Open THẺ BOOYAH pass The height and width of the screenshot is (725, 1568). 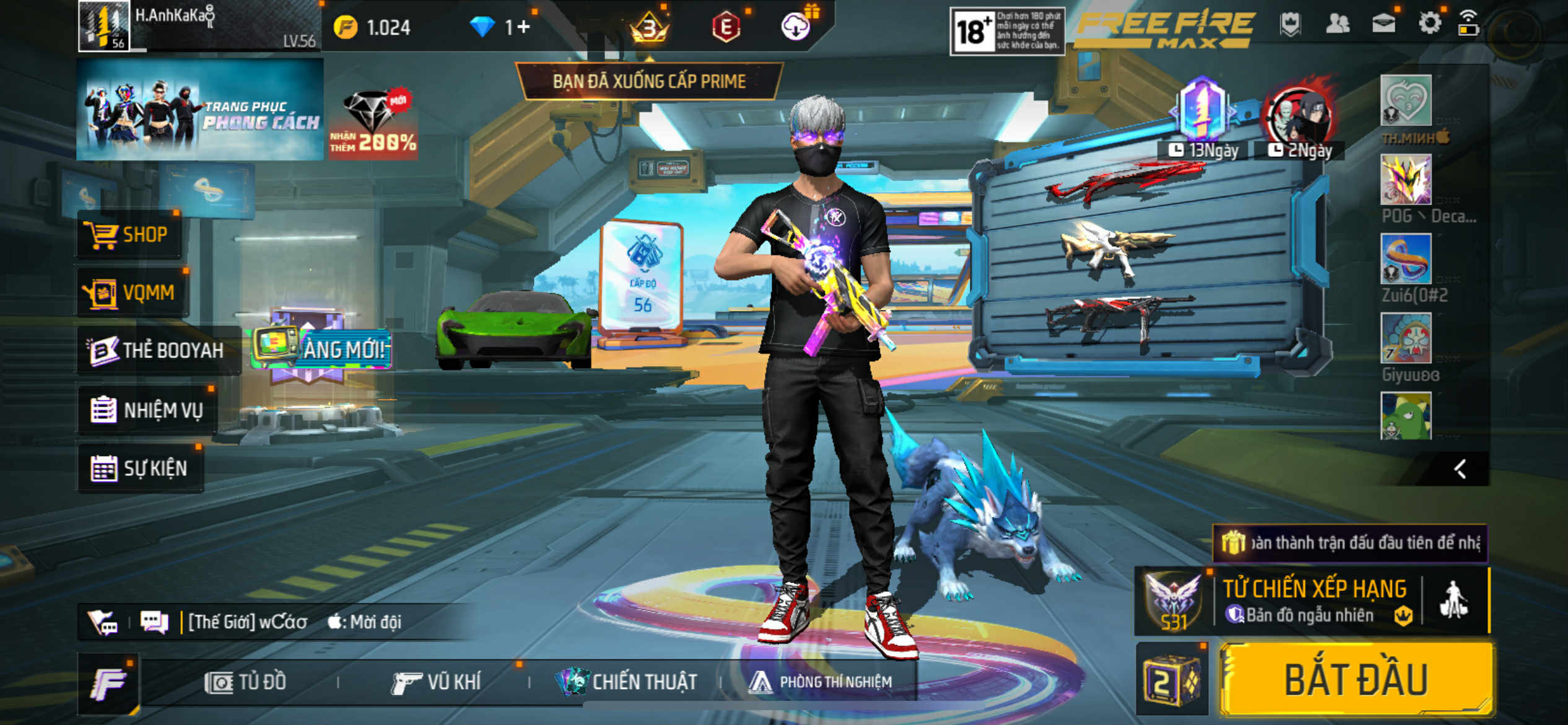157,350
